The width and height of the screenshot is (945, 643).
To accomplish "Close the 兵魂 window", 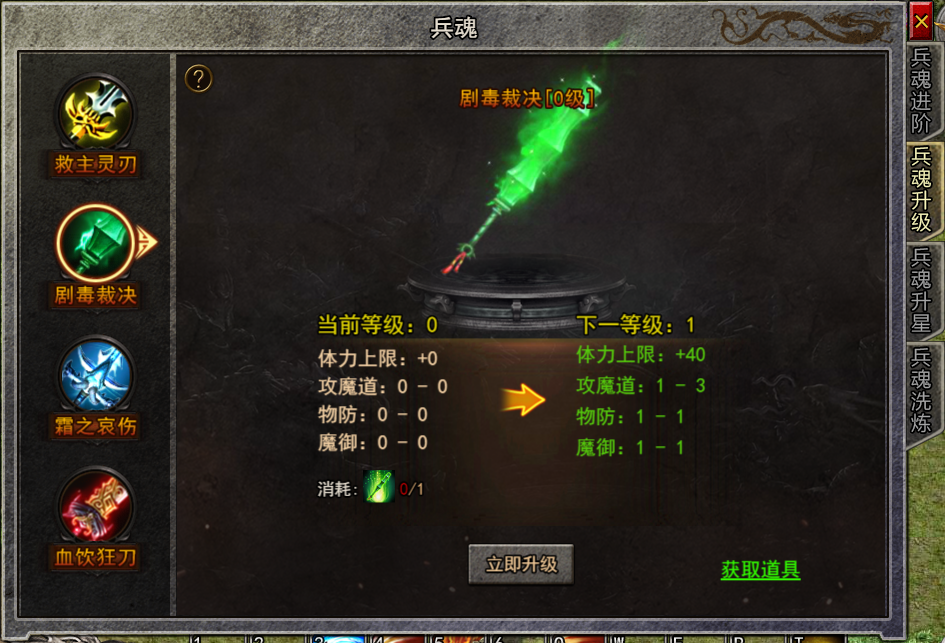I will coord(921,21).
